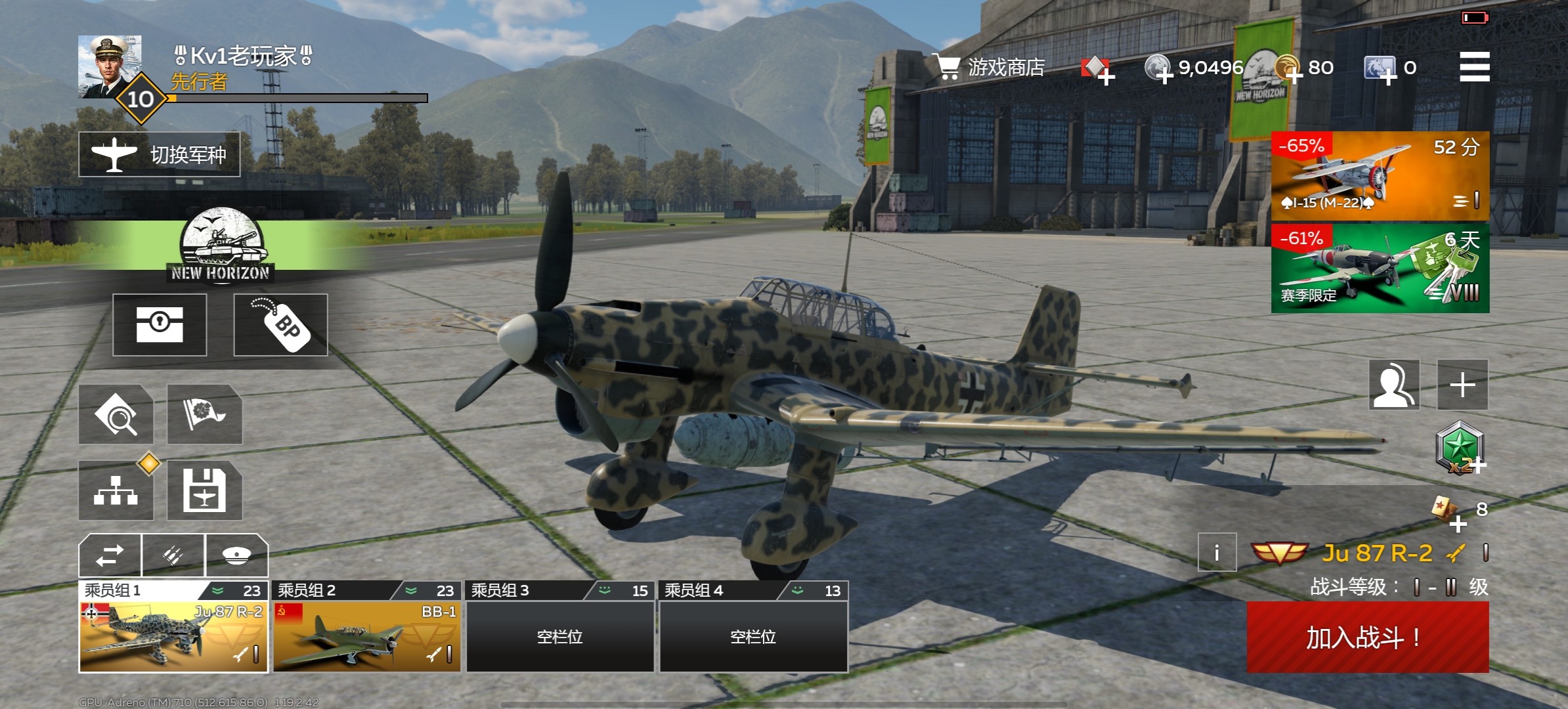Select the BB-1 crew slot
Image resolution: width=1568 pixels, height=709 pixels.
(366, 635)
